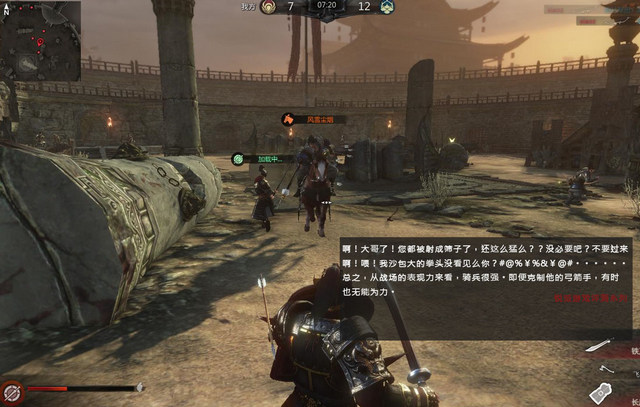Screen dimensions: 640x407
Task: Click the circular class emblem beside health bar
Action: click(x=13, y=391)
